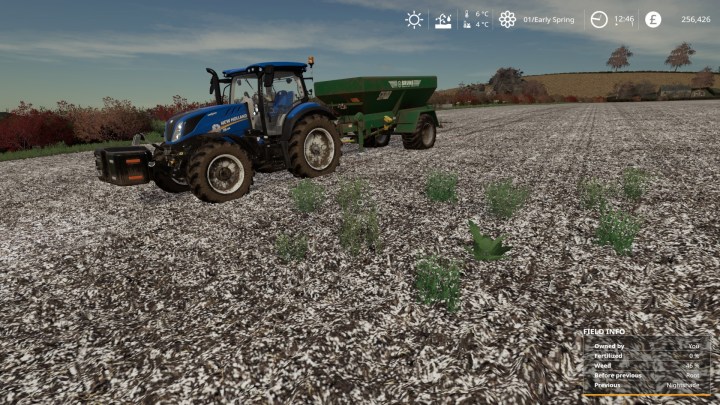Image resolution: width=720 pixels, height=405 pixels.
Task: Click the sun weather icon
Action: pyautogui.click(x=414, y=19)
